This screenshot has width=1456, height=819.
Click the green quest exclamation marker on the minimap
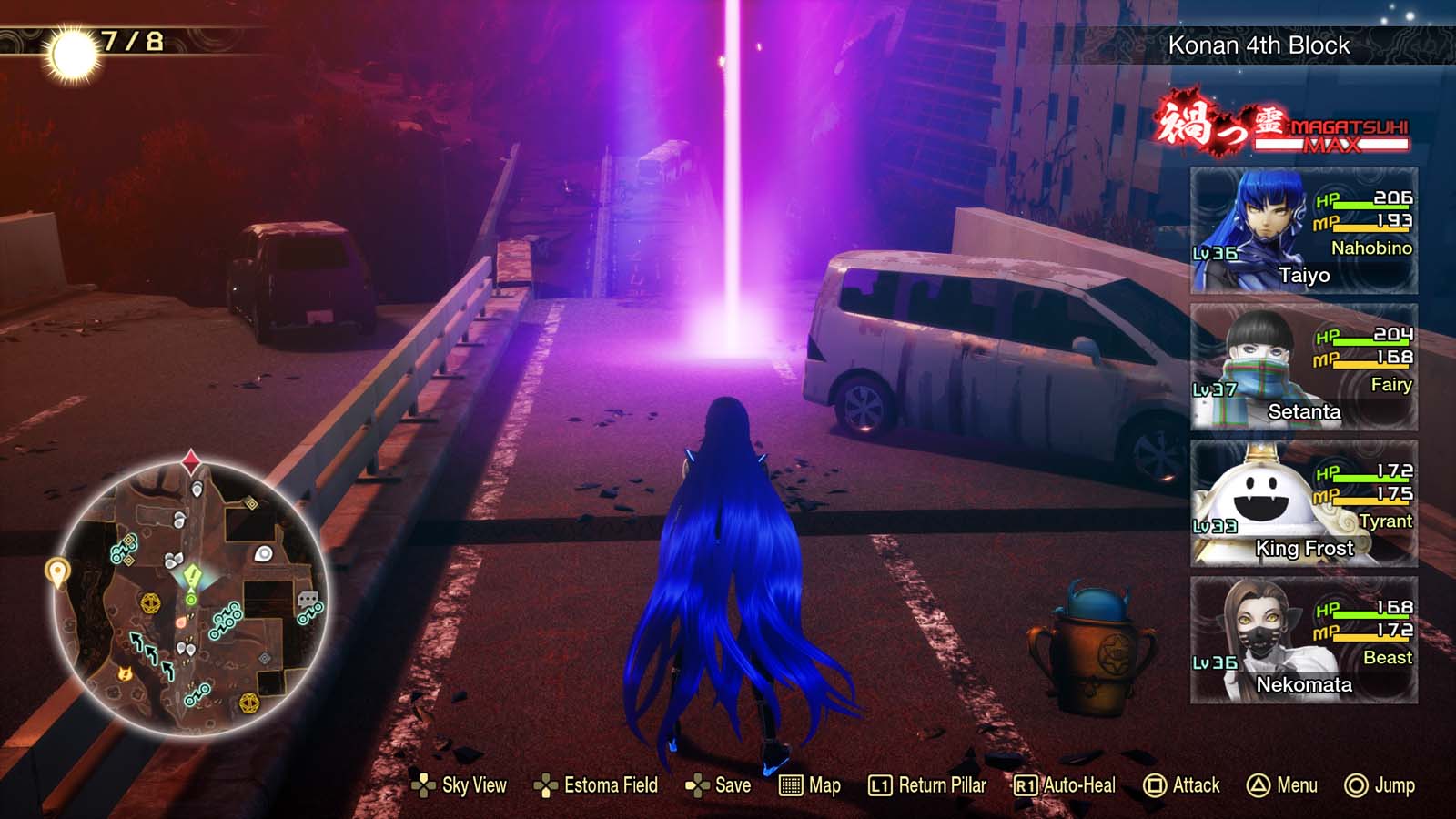tap(192, 574)
